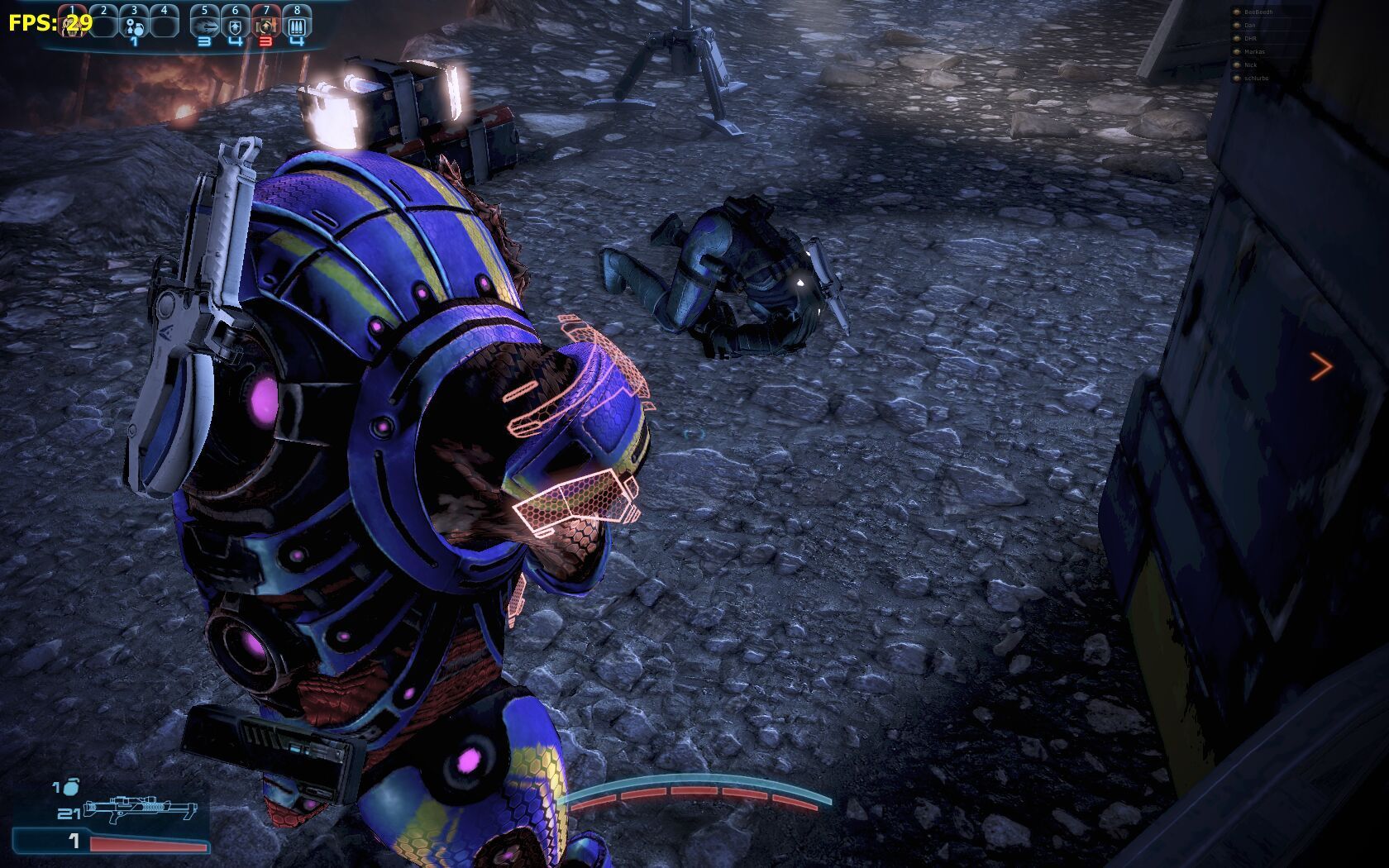Select player Nick in the player list
Image resolution: width=1389 pixels, height=868 pixels.
coord(1250,65)
